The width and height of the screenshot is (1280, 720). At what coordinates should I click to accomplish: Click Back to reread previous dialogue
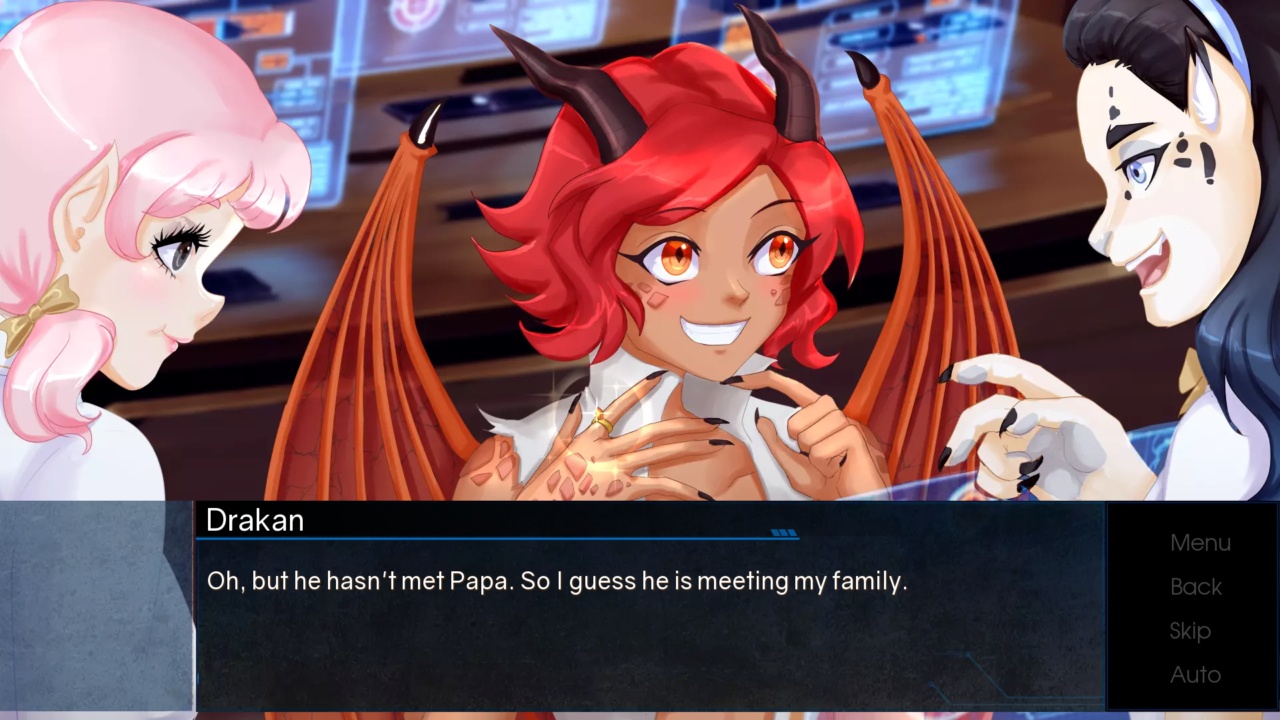[x=1196, y=587]
